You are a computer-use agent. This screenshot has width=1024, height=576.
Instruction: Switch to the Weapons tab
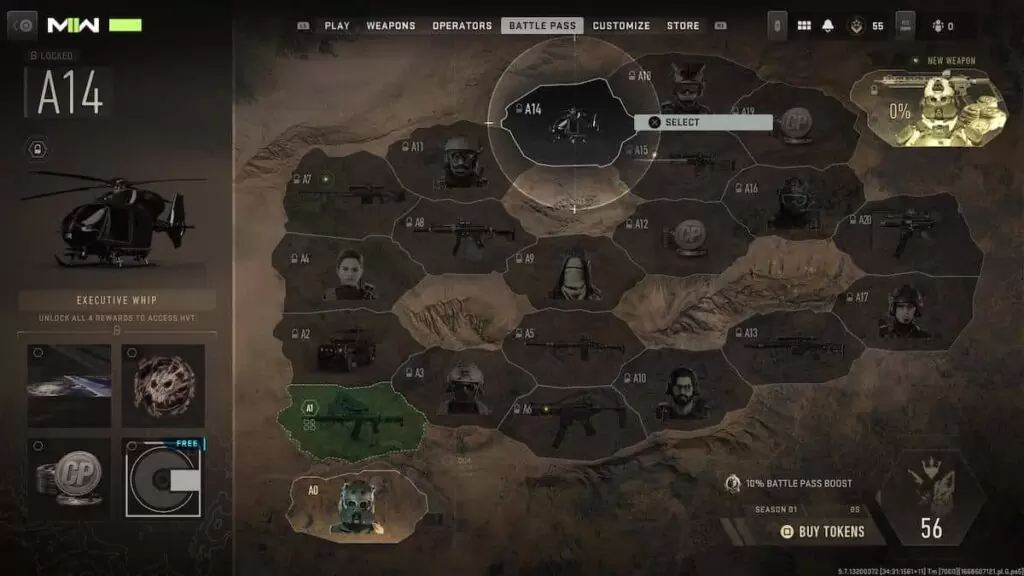click(390, 26)
